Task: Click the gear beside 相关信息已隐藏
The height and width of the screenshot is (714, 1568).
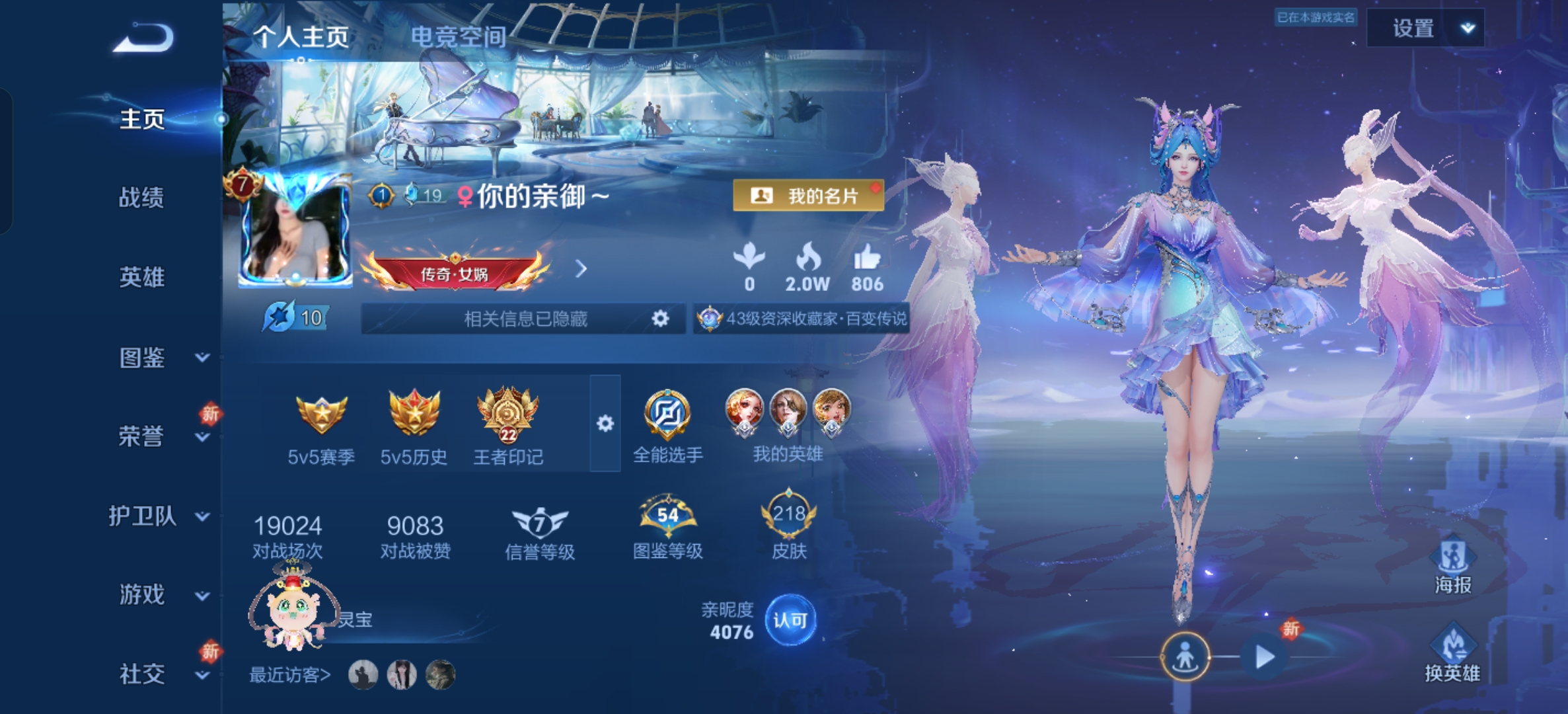Action: click(659, 319)
